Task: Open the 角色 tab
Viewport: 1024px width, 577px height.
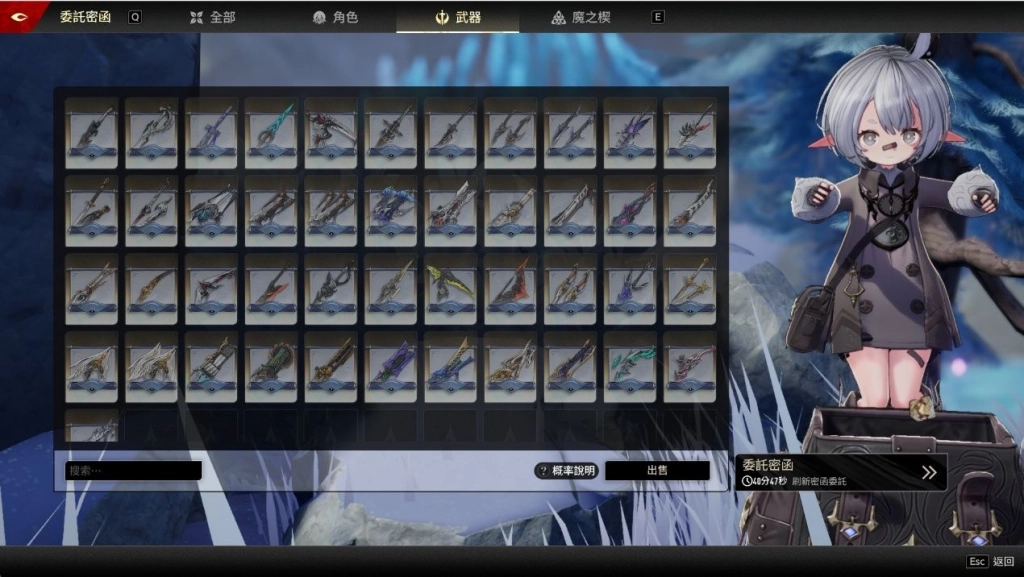Action: point(335,17)
